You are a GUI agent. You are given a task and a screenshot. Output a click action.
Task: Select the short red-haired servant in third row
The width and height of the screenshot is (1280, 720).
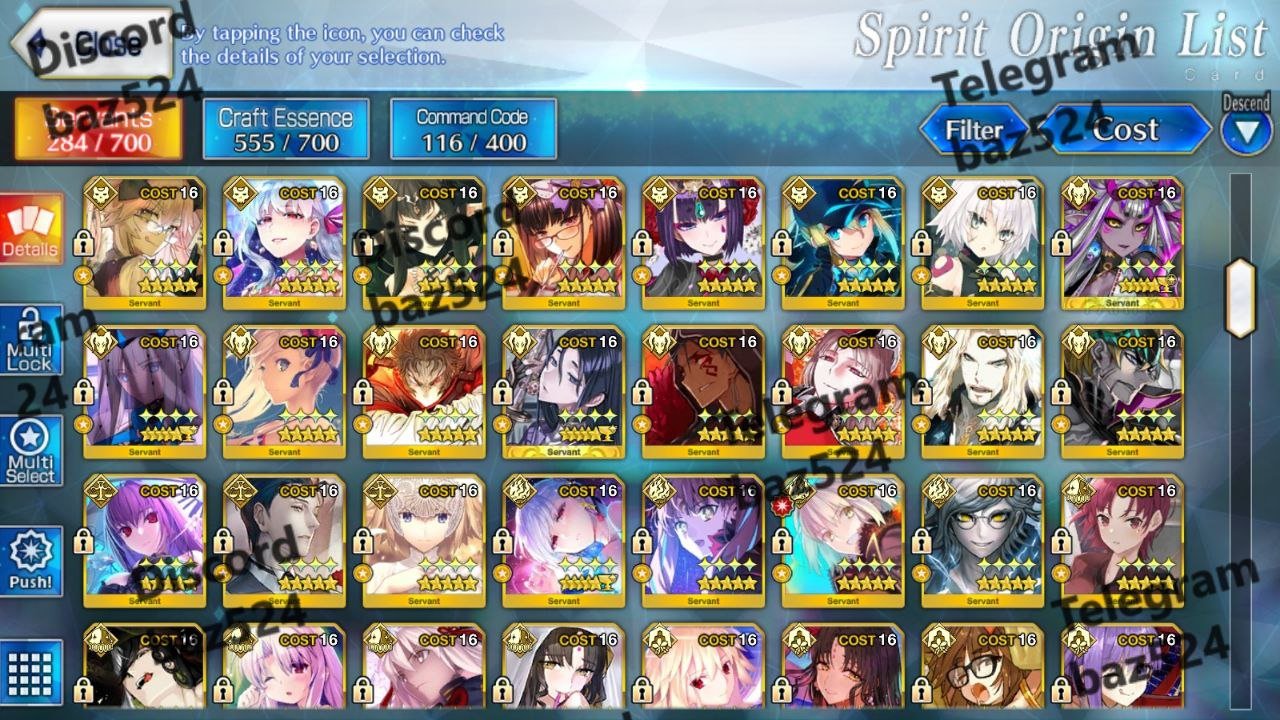tap(1122, 540)
